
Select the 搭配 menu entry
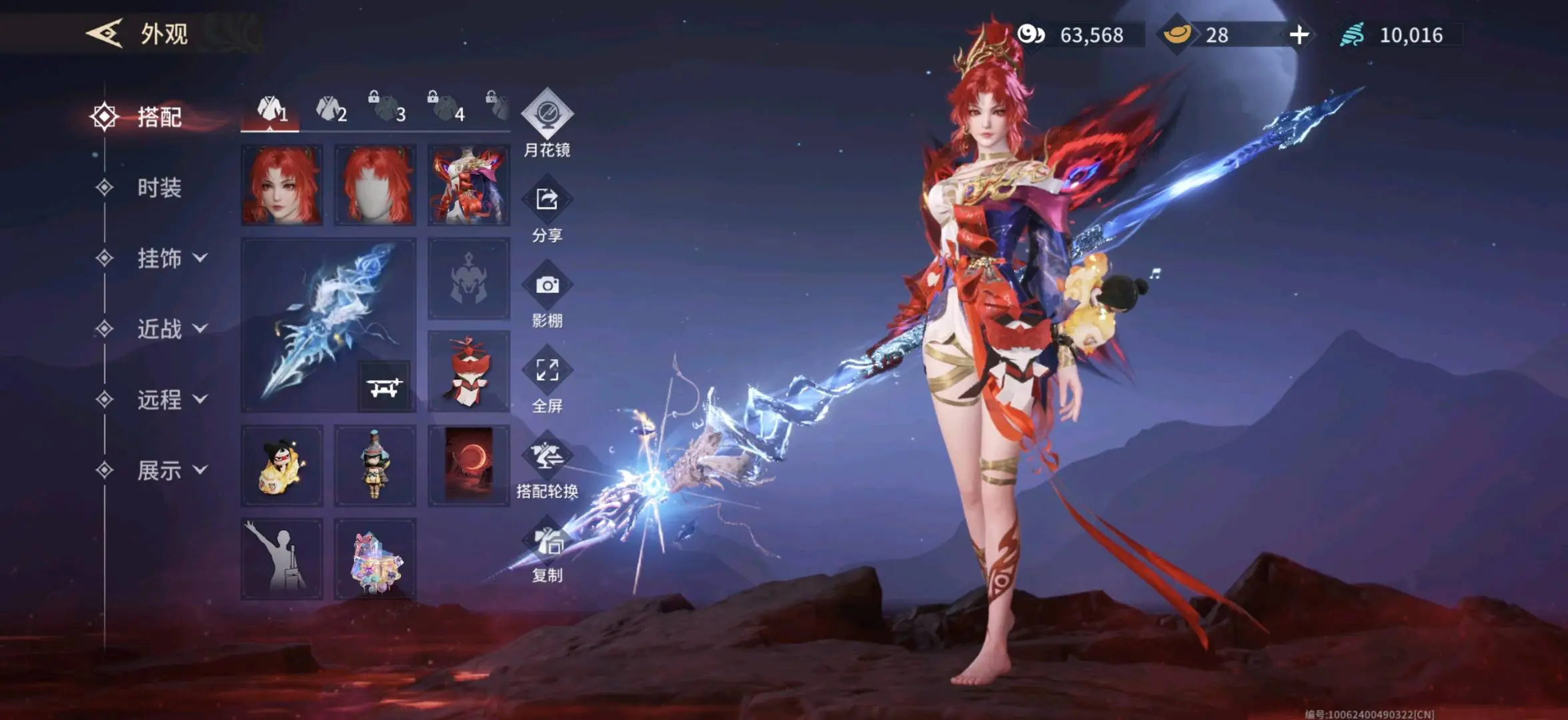(x=159, y=117)
